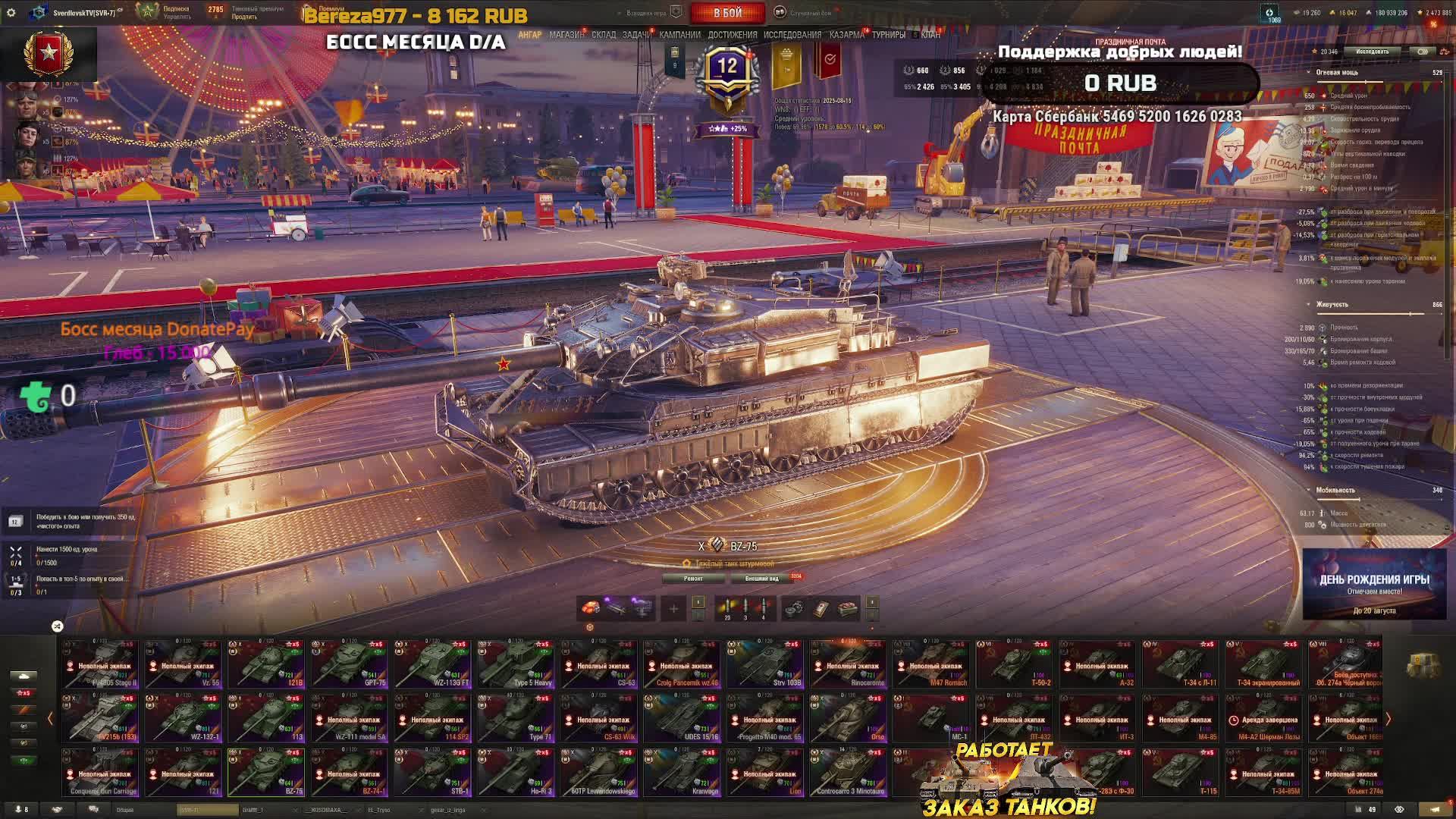Switch to the СКЛАД depot tab
The width and height of the screenshot is (1456, 819).
pos(604,35)
